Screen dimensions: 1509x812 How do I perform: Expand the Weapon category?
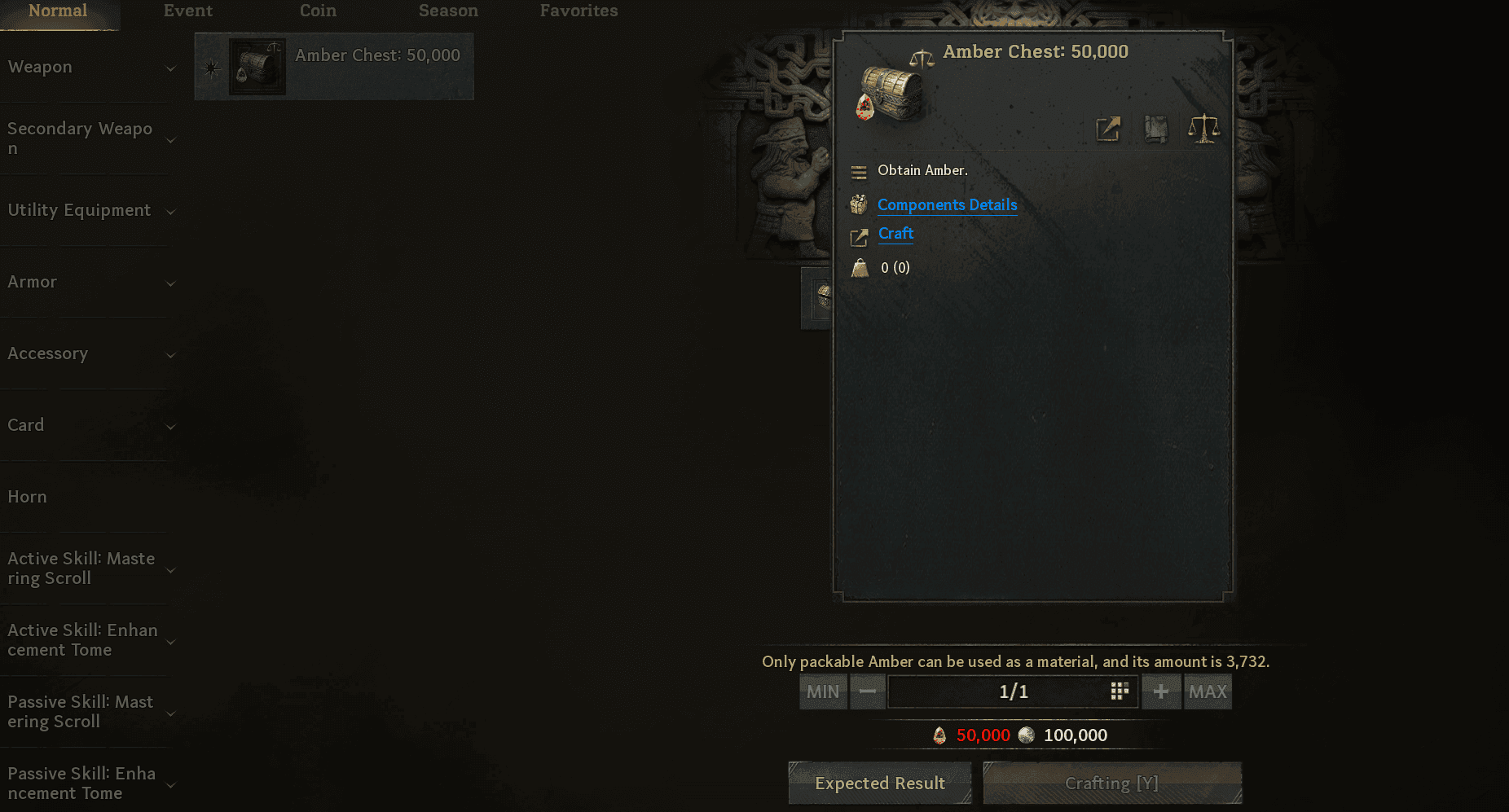point(170,68)
